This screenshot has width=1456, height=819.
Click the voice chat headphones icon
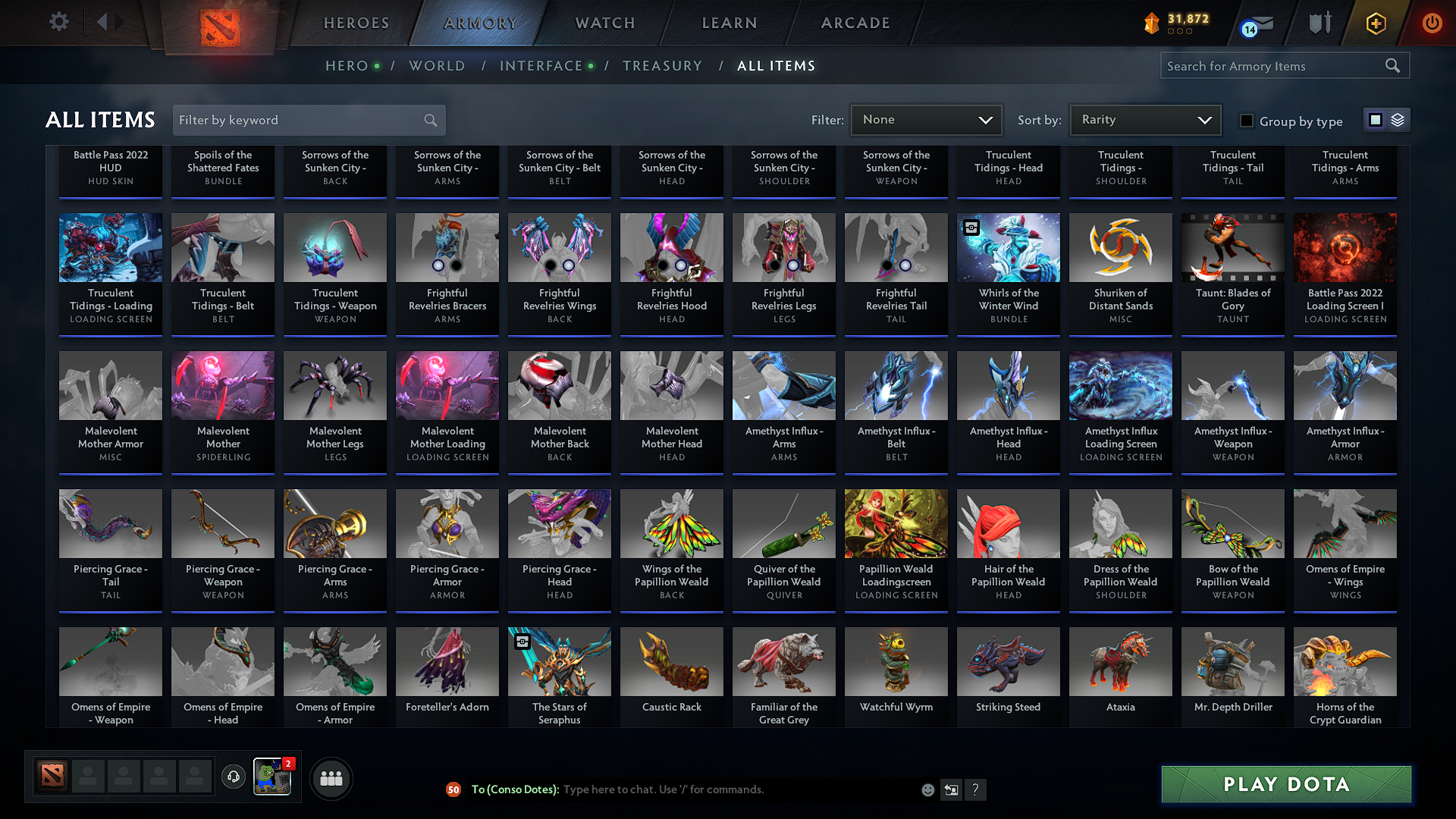(234, 777)
